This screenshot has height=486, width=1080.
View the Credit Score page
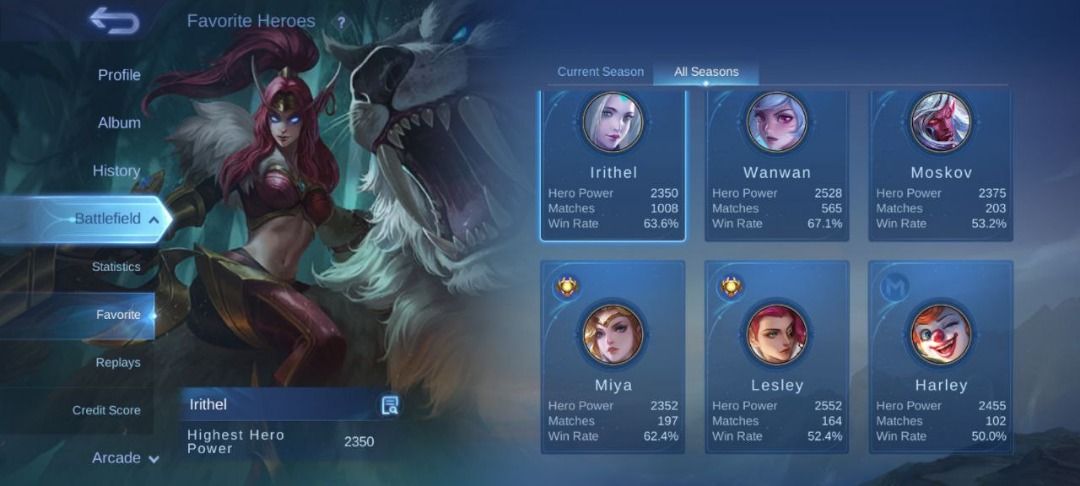tap(106, 410)
